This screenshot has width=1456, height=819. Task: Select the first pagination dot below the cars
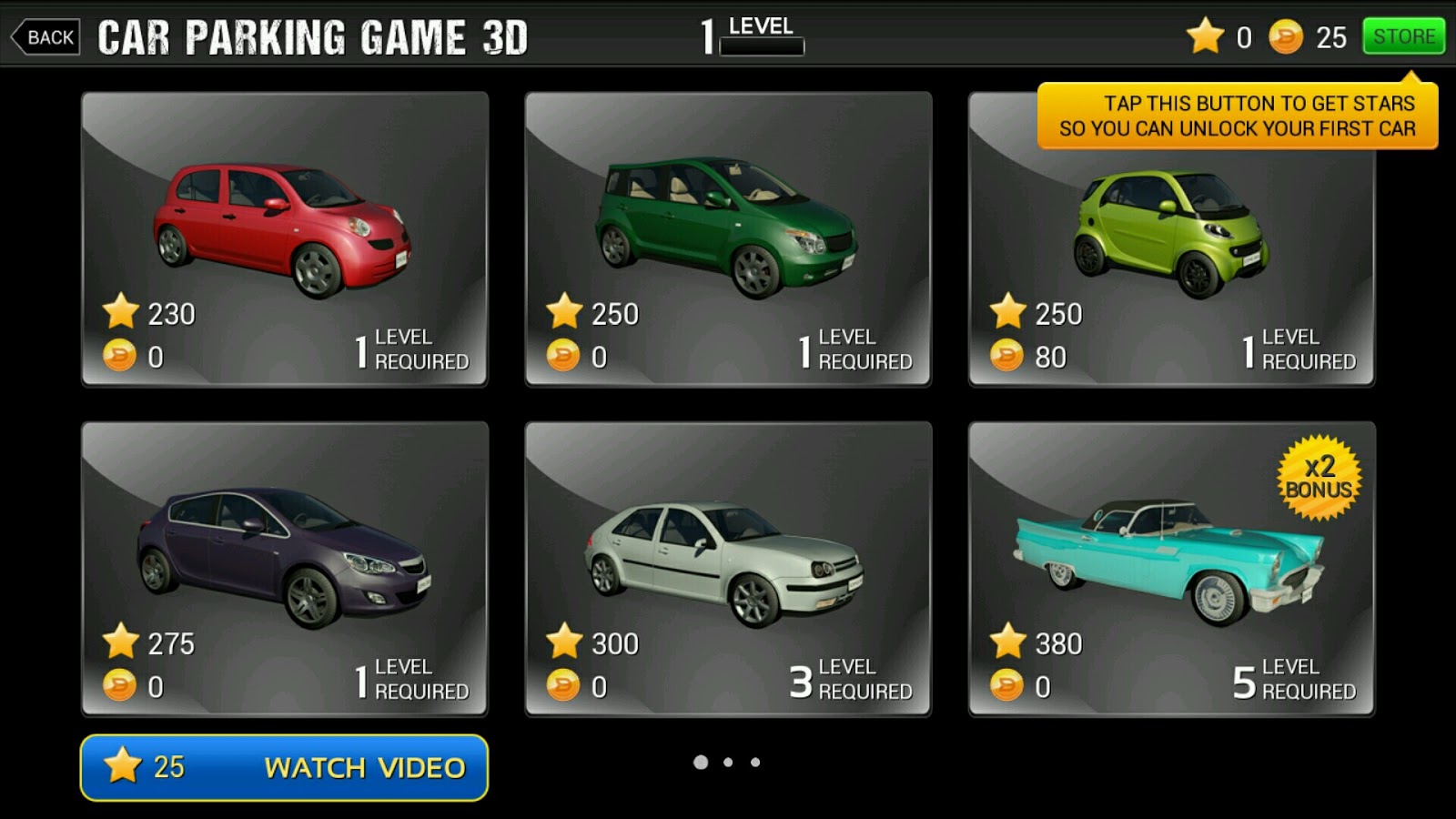(701, 763)
